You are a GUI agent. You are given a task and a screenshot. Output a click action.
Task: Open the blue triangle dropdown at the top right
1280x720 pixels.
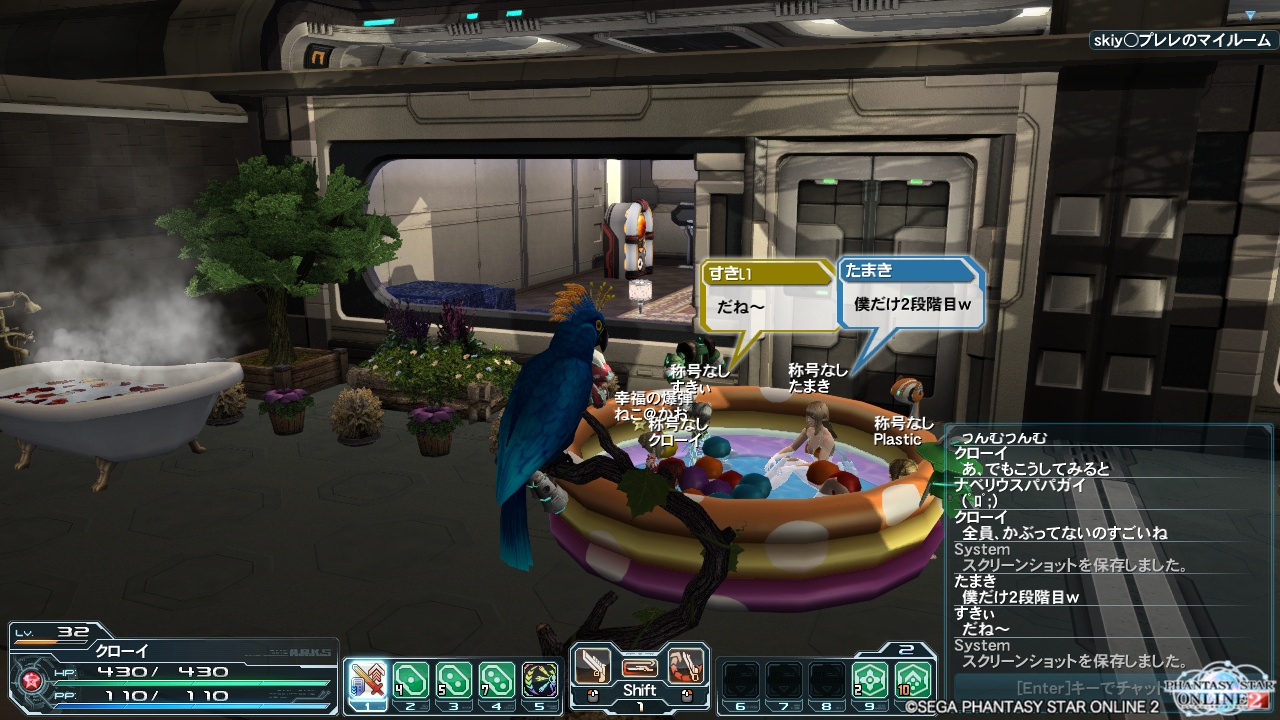[x=1250, y=16]
